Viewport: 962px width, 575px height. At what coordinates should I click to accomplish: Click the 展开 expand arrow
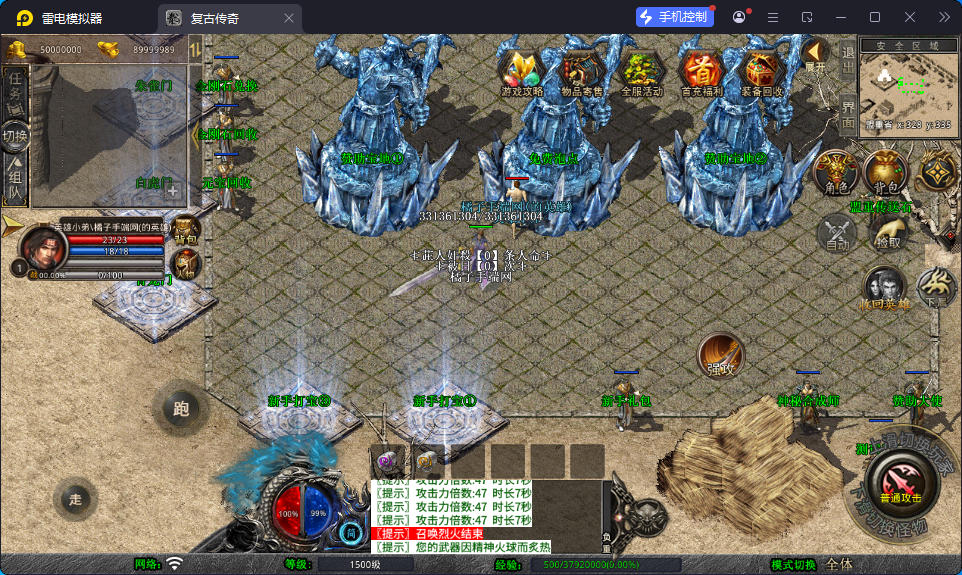816,55
